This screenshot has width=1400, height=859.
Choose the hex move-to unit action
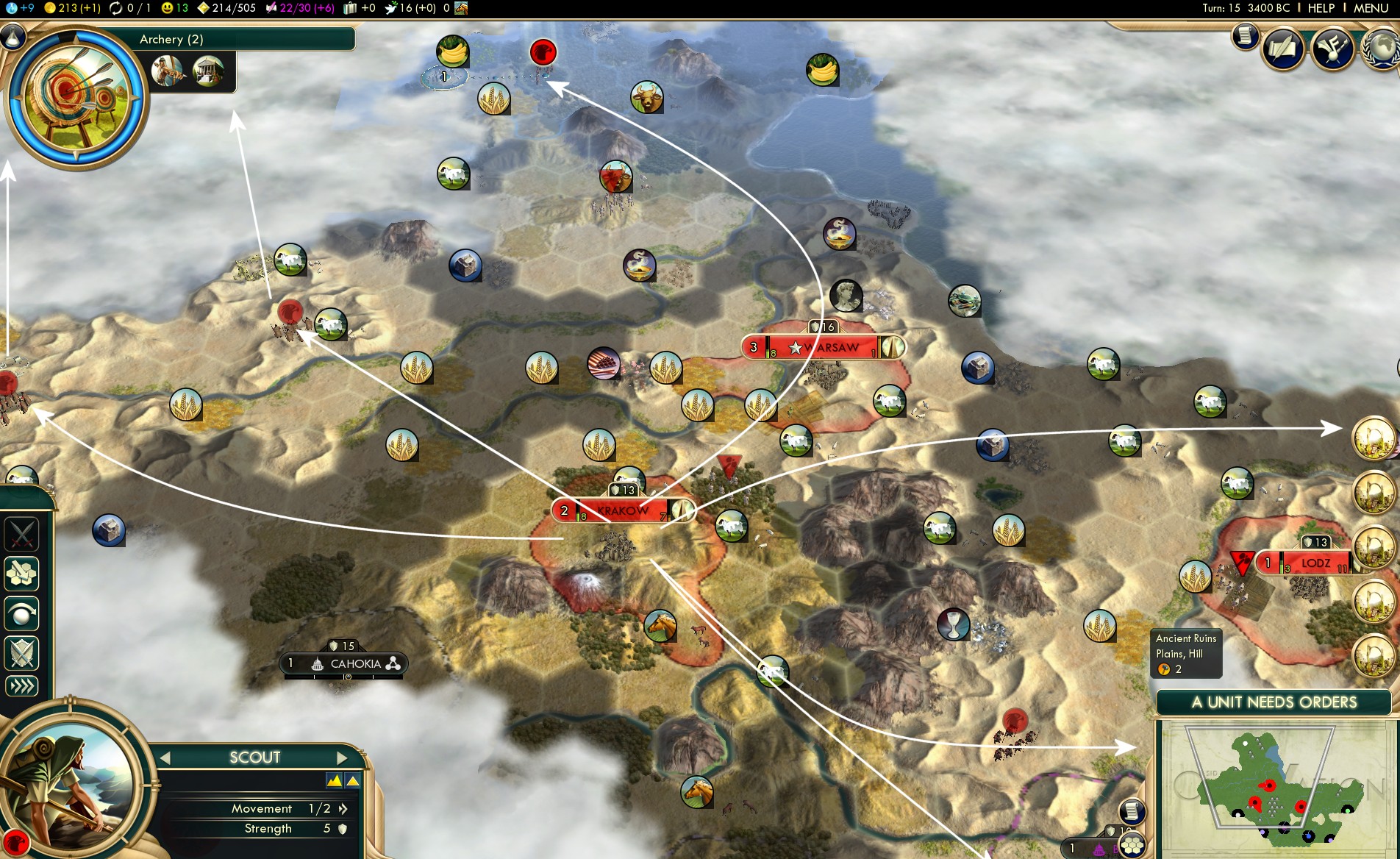pos(21,574)
